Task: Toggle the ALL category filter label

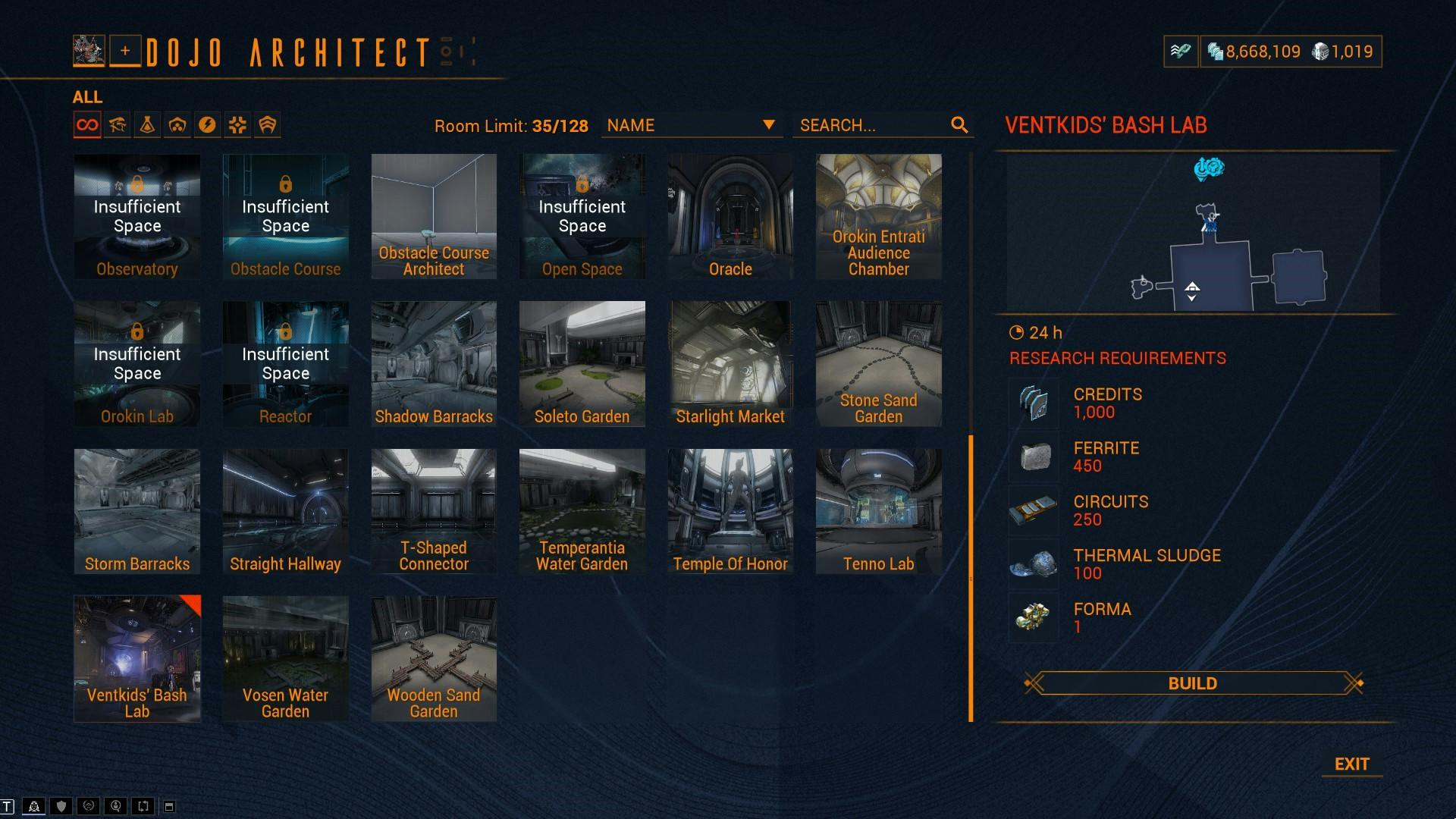Action: click(x=88, y=97)
